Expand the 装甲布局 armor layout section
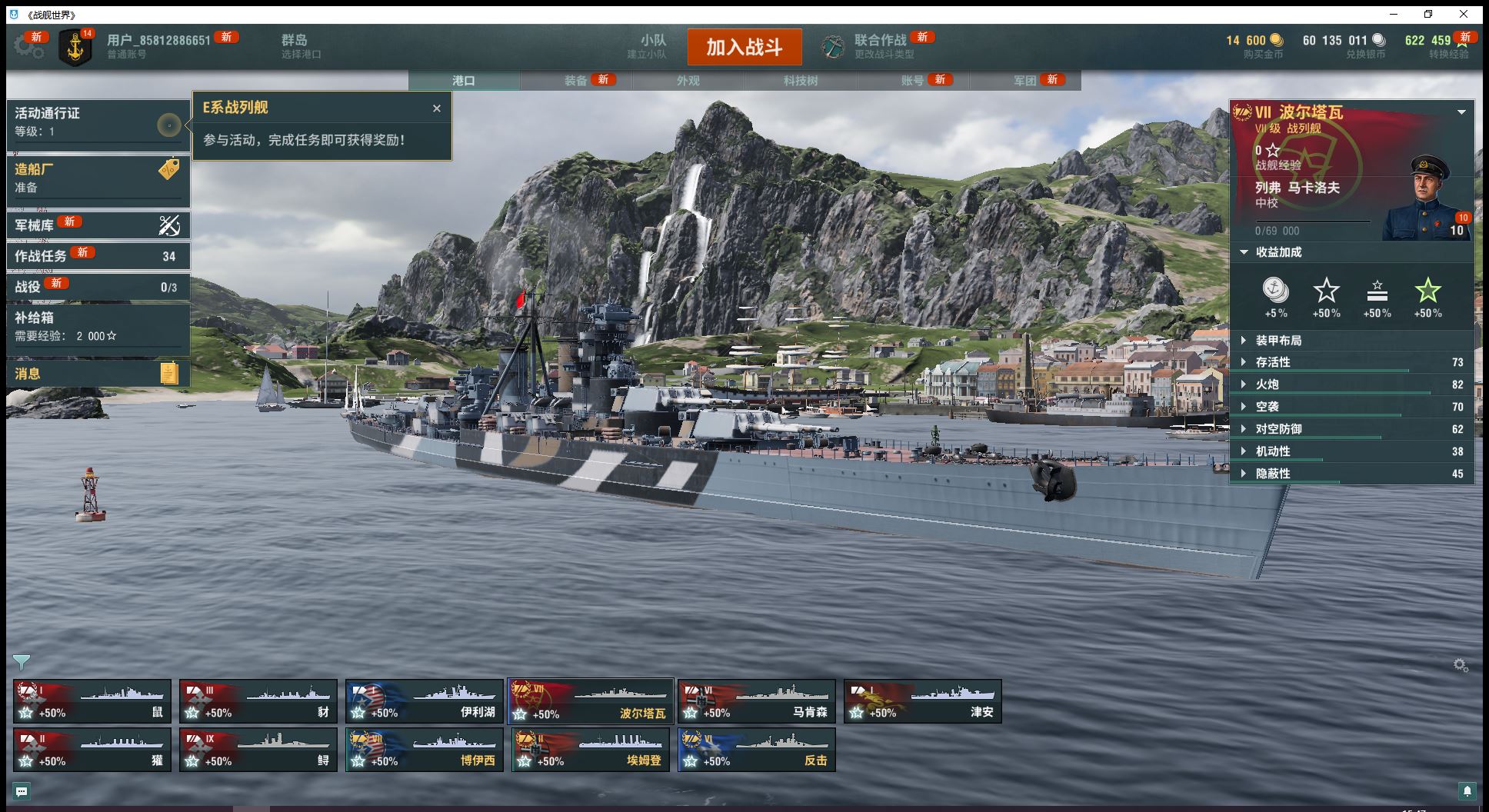Viewport: 1489px width, 812px height. [1278, 341]
